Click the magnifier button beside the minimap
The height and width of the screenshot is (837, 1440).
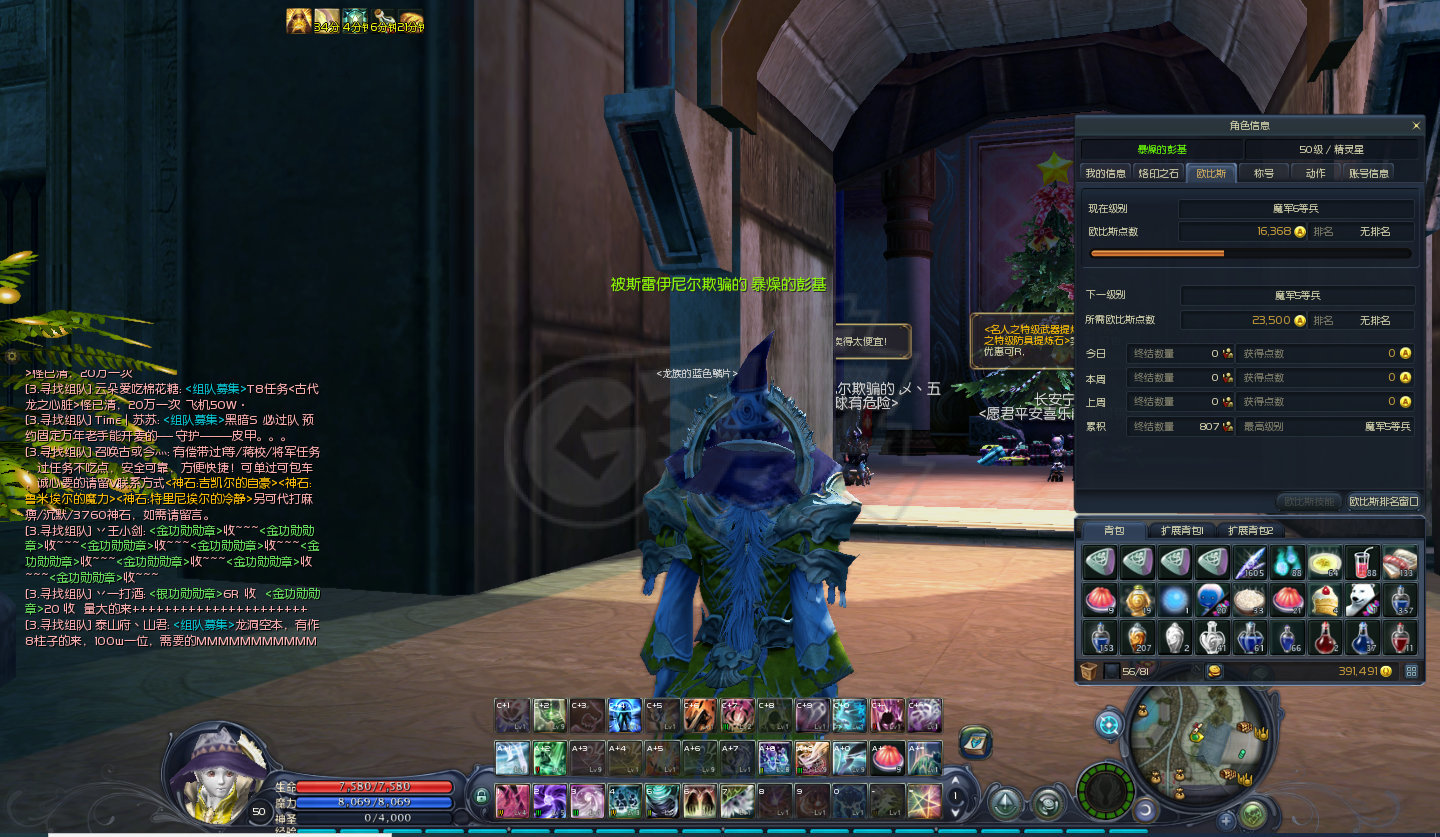point(1108,724)
